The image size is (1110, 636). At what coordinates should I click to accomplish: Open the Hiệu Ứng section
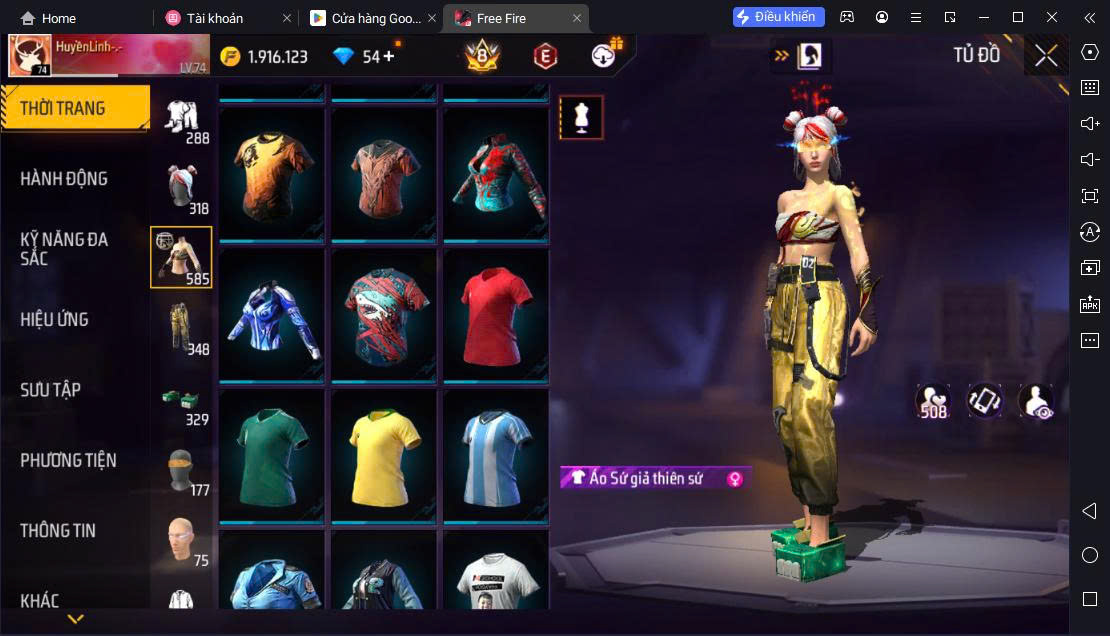pos(55,320)
